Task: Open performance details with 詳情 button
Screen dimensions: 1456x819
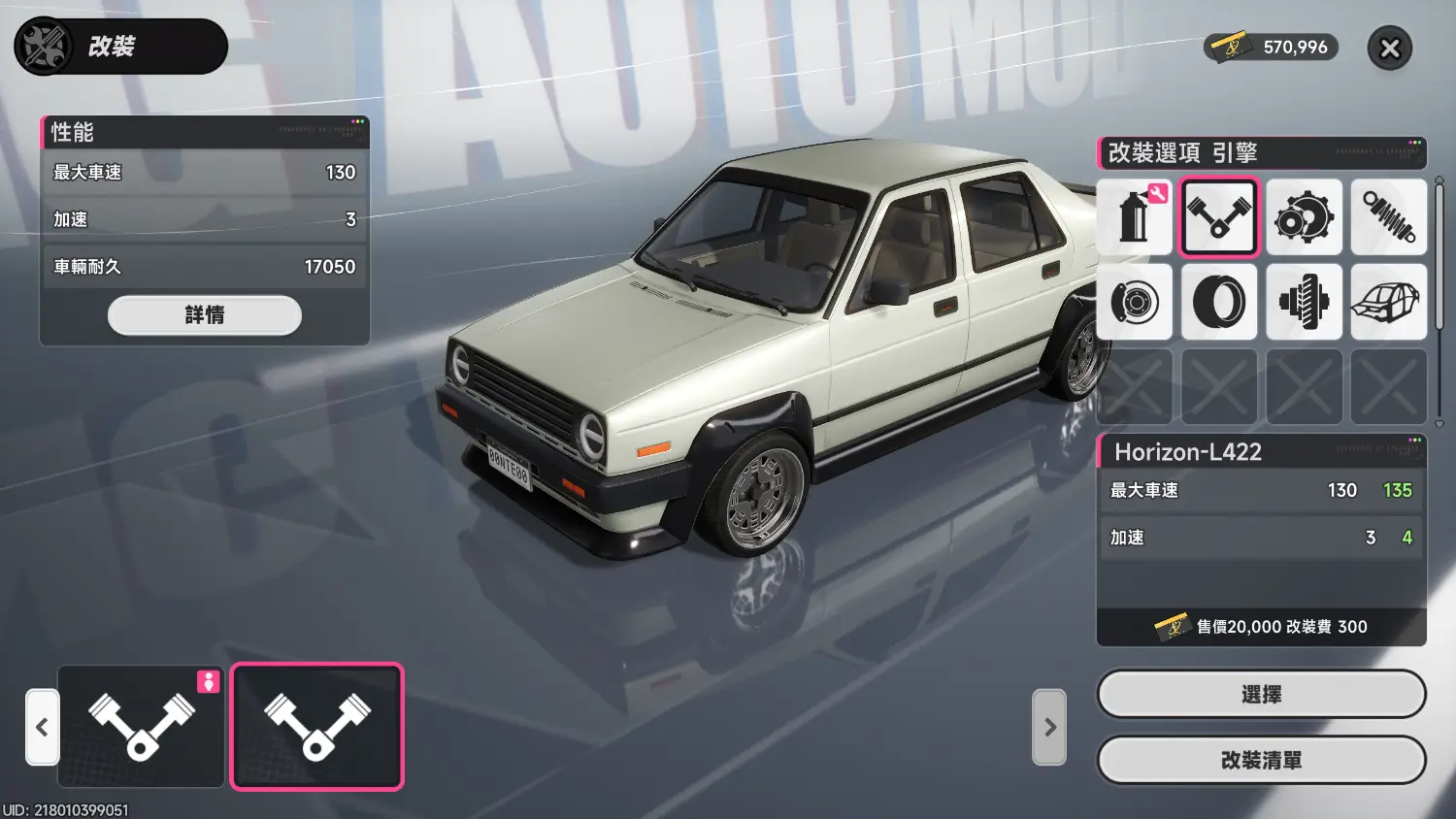Action: pos(204,315)
